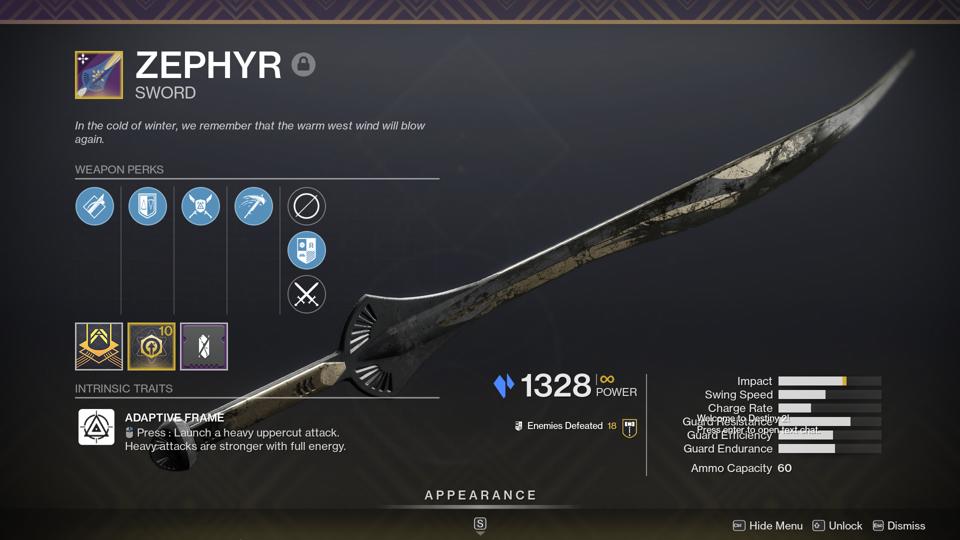960x540 pixels.
Task: Open the Appearance section
Action: (480, 496)
